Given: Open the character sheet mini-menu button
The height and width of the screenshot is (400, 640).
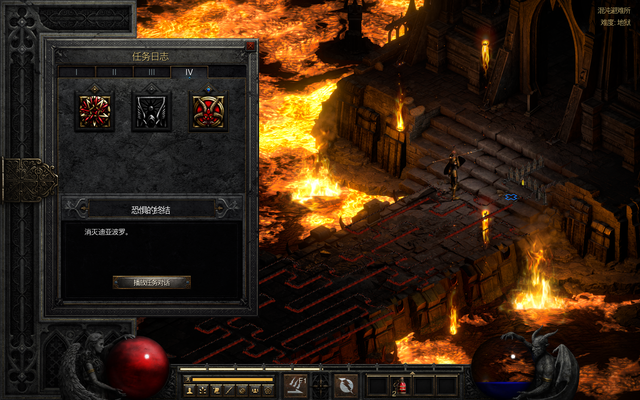Looking at the screenshot, I should coord(189,389).
